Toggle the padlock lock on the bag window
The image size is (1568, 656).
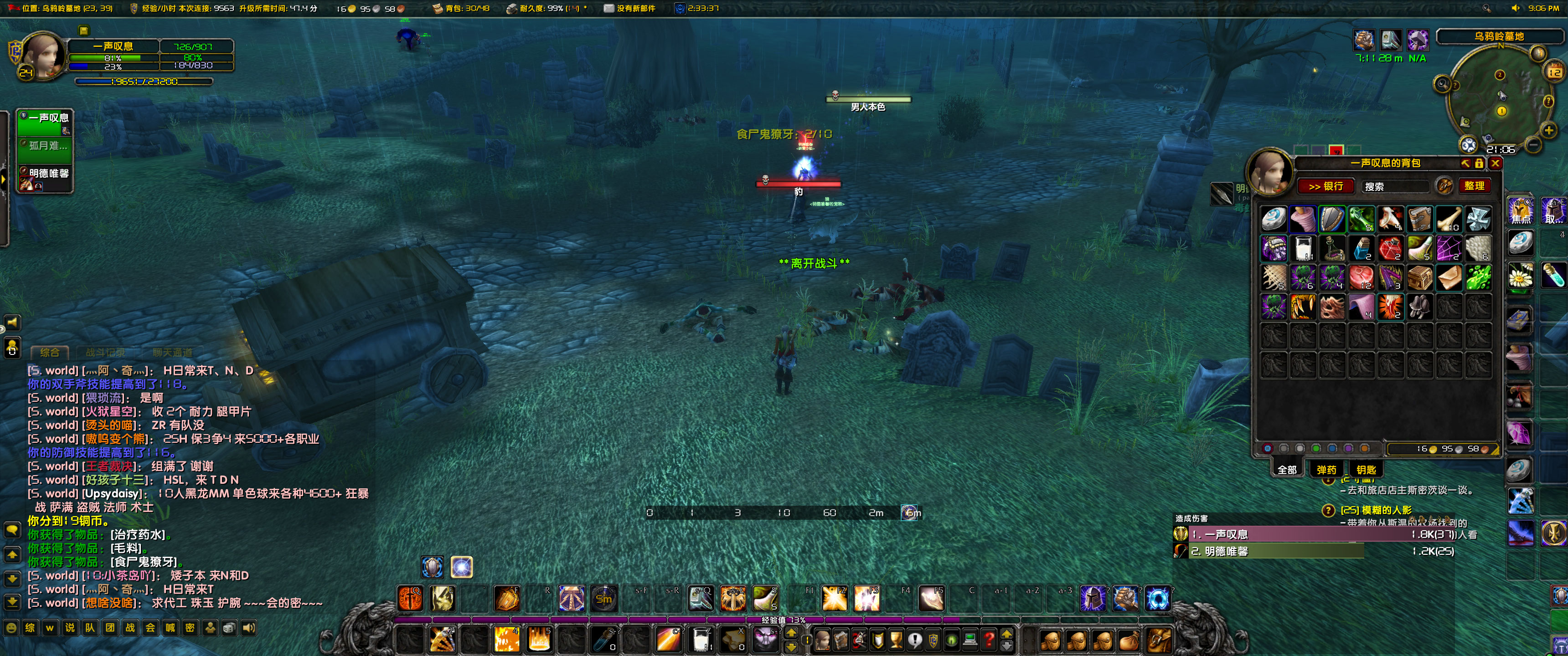[x=1479, y=163]
